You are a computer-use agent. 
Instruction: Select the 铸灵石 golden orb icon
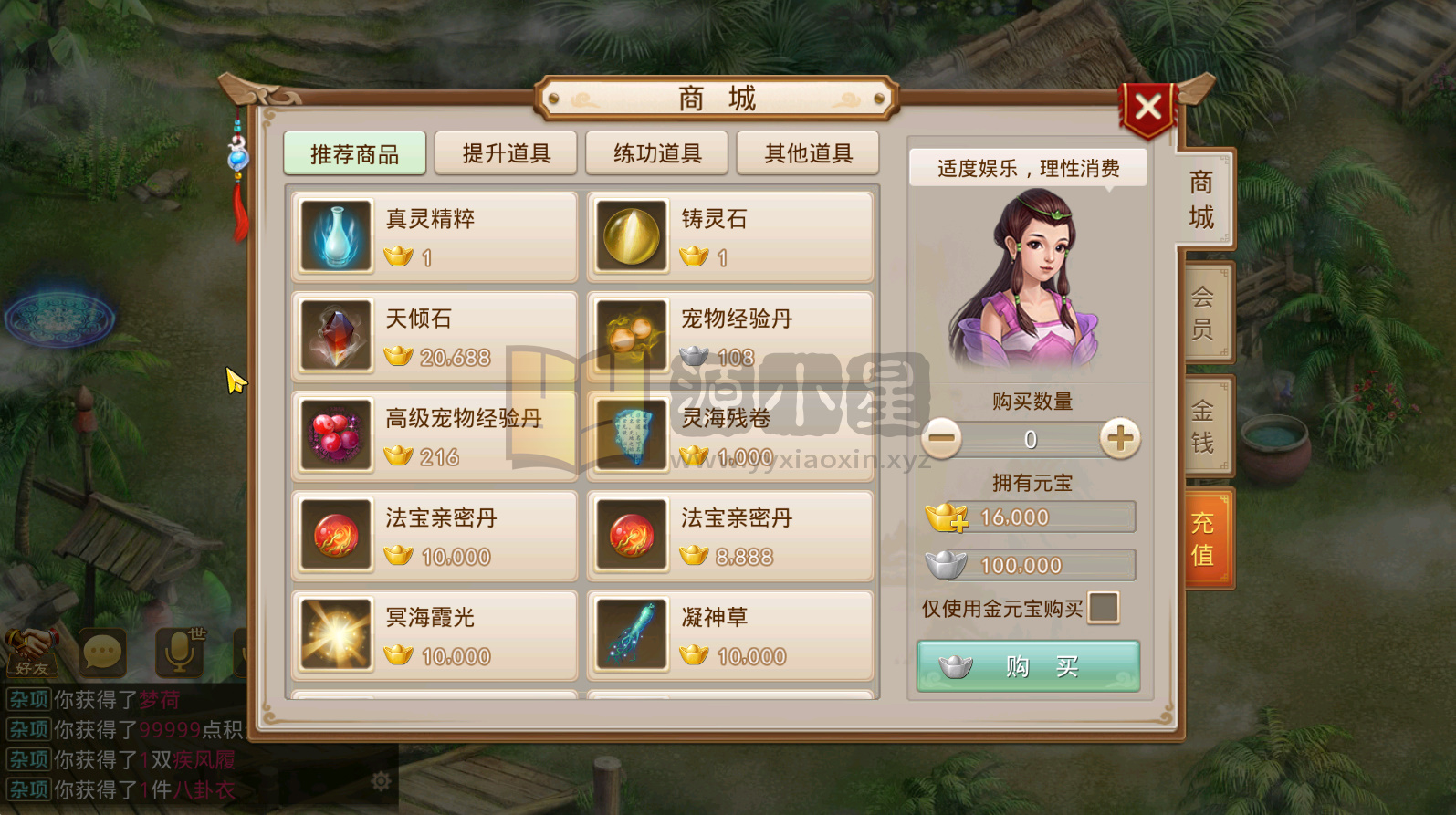point(632,236)
